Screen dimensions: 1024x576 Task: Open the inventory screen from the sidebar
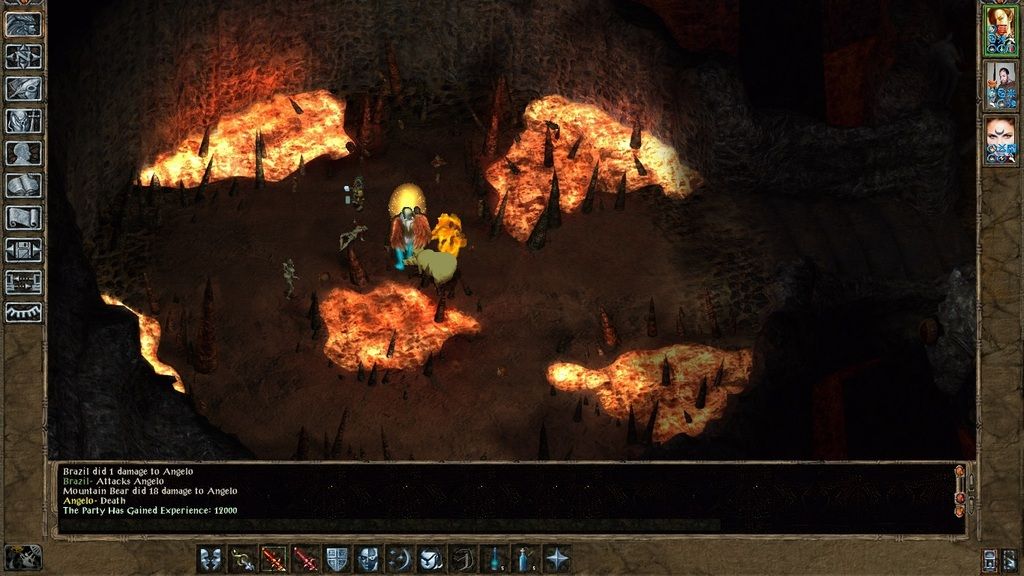[x=22, y=121]
